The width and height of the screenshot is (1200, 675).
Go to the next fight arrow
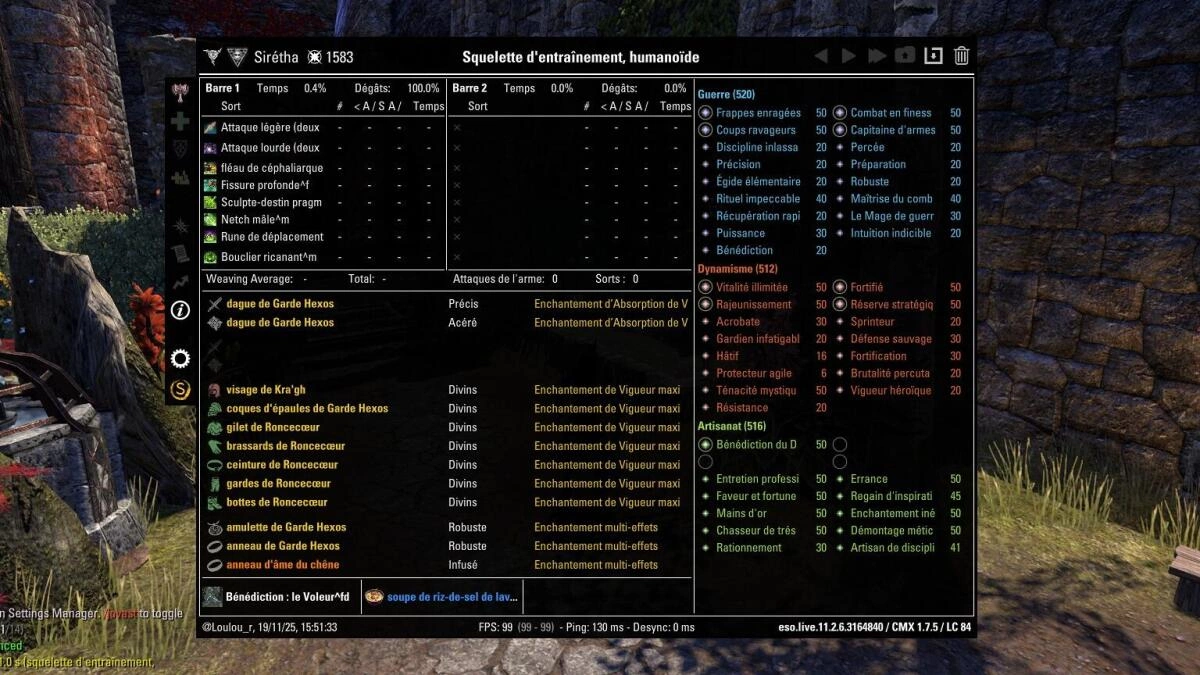[x=849, y=56]
